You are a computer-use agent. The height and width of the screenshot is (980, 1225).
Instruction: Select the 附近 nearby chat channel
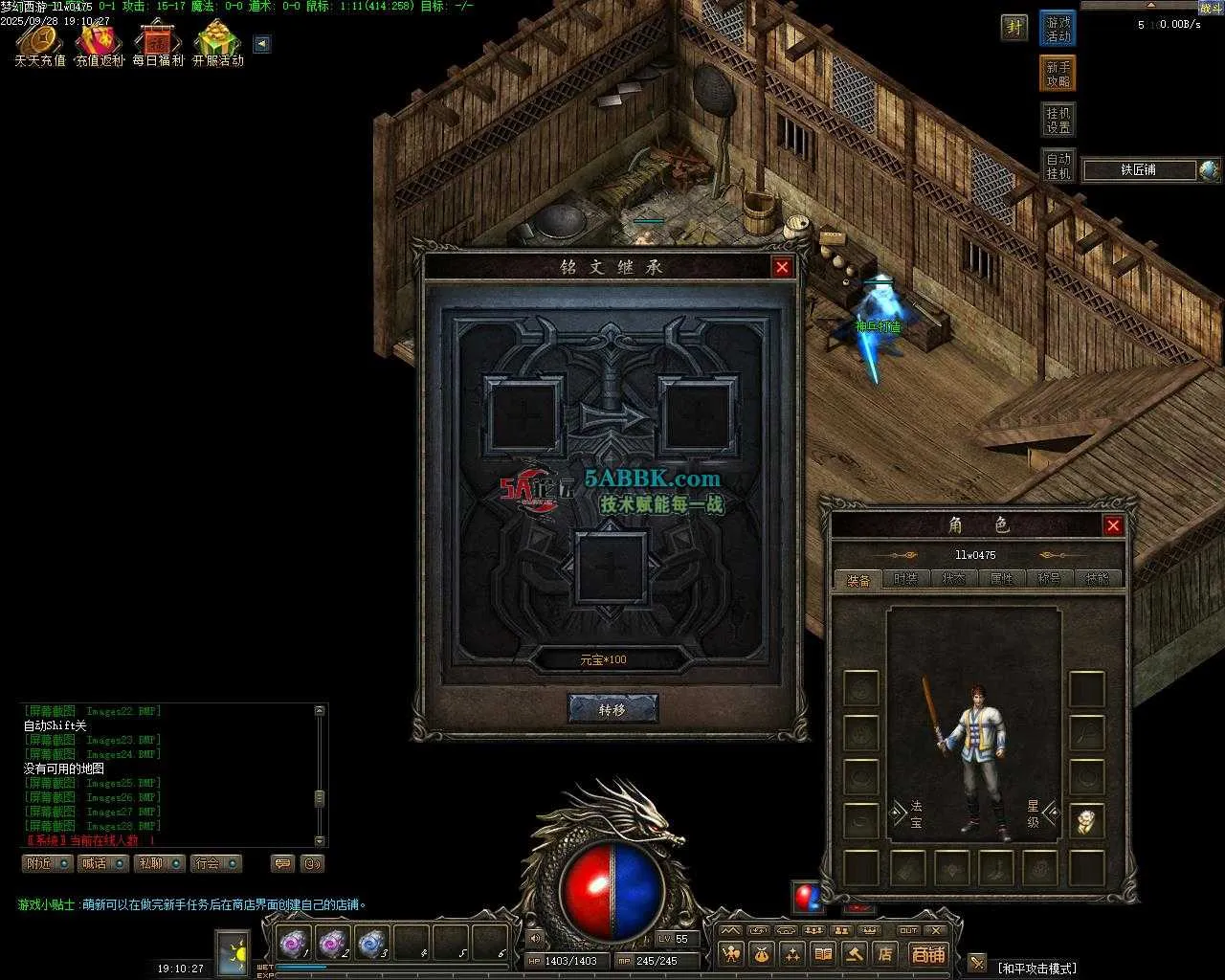(x=47, y=863)
